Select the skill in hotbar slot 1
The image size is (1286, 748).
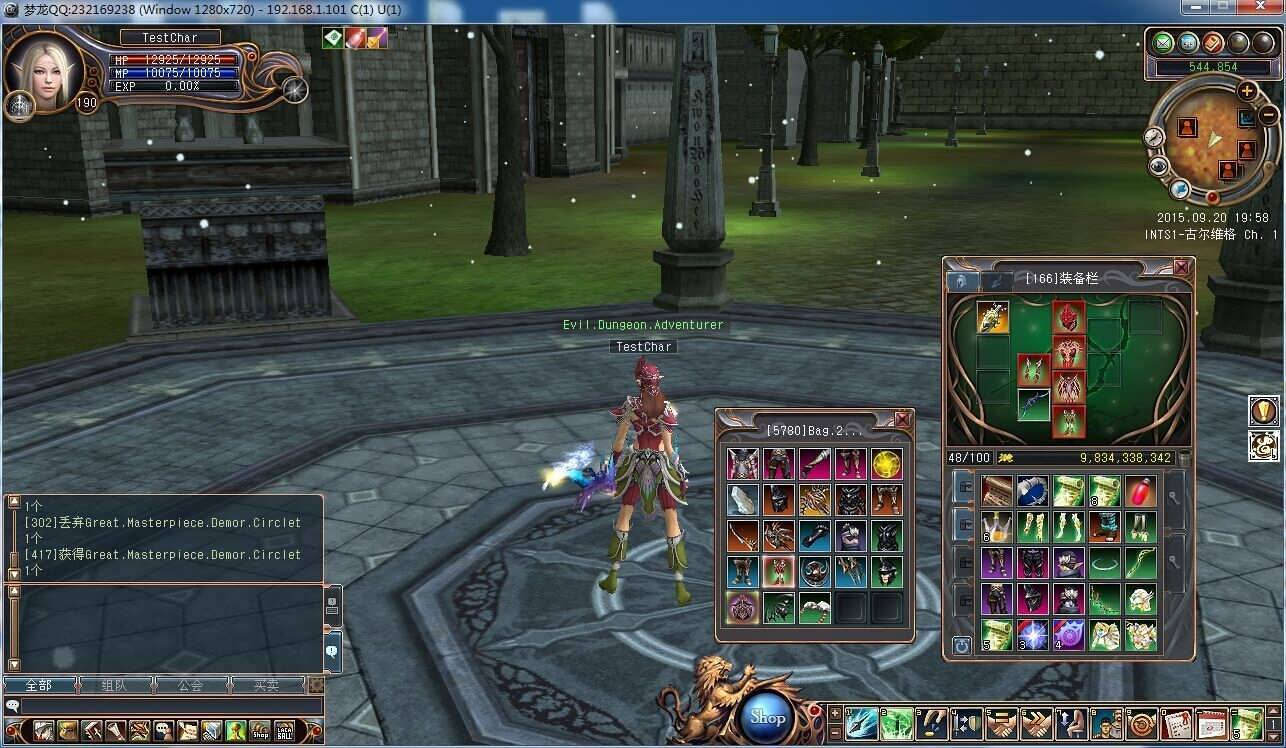click(860, 723)
